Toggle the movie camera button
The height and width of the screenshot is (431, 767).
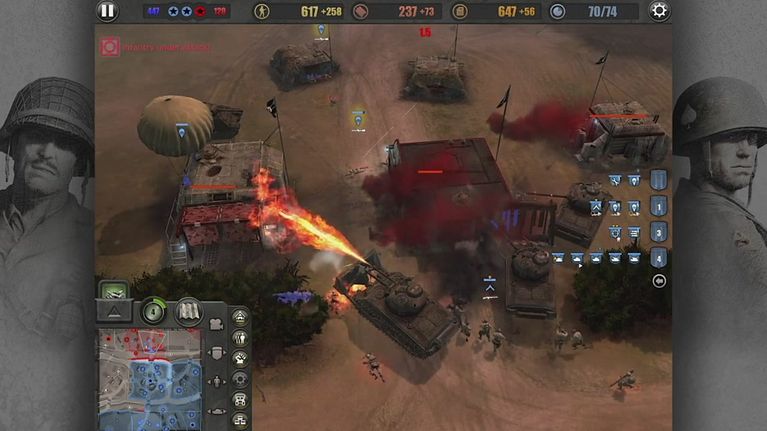pyautogui.click(x=214, y=324)
